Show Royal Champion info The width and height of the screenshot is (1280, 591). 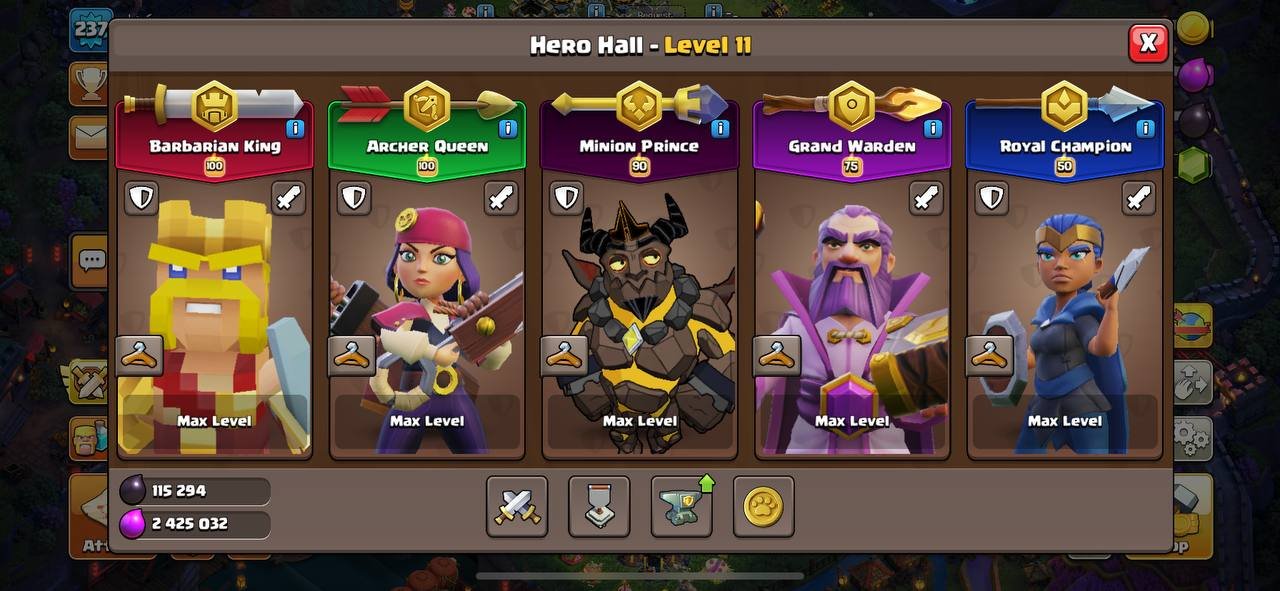tap(1146, 128)
